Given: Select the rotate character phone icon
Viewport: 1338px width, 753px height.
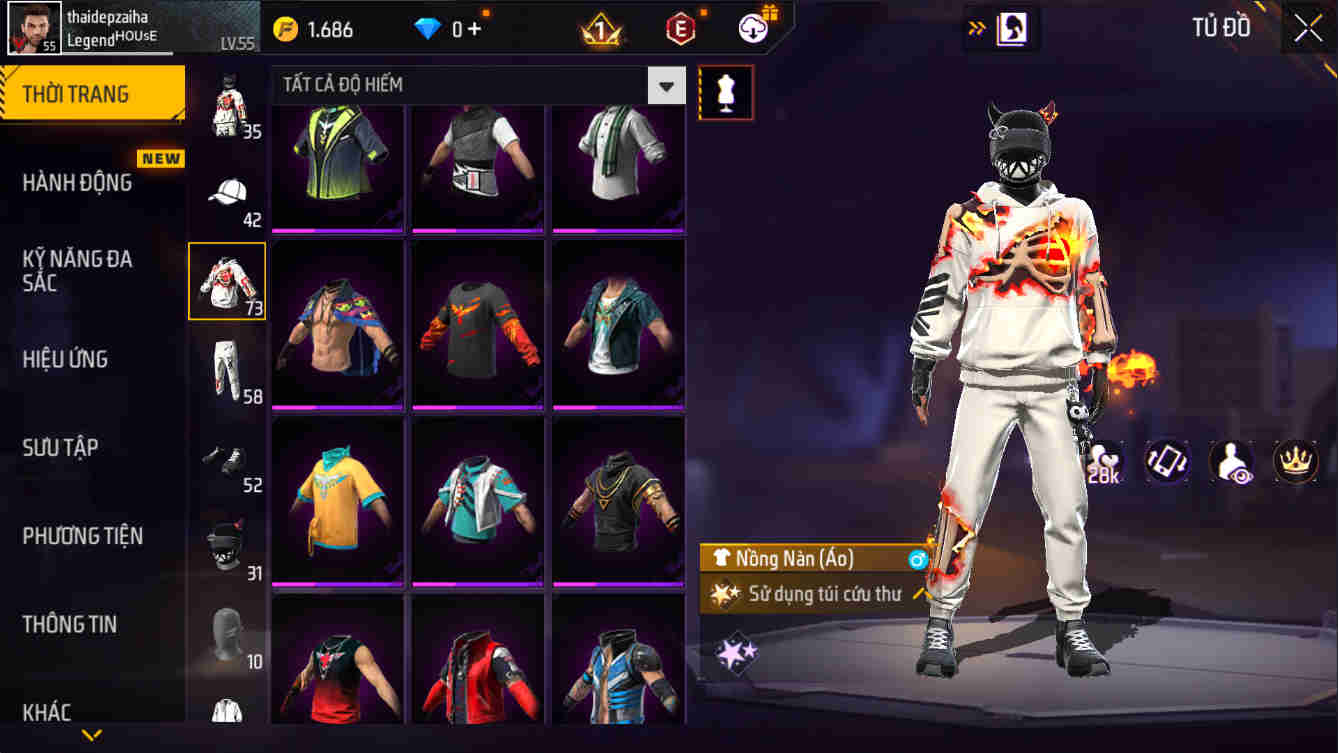Looking at the screenshot, I should [x=1166, y=461].
